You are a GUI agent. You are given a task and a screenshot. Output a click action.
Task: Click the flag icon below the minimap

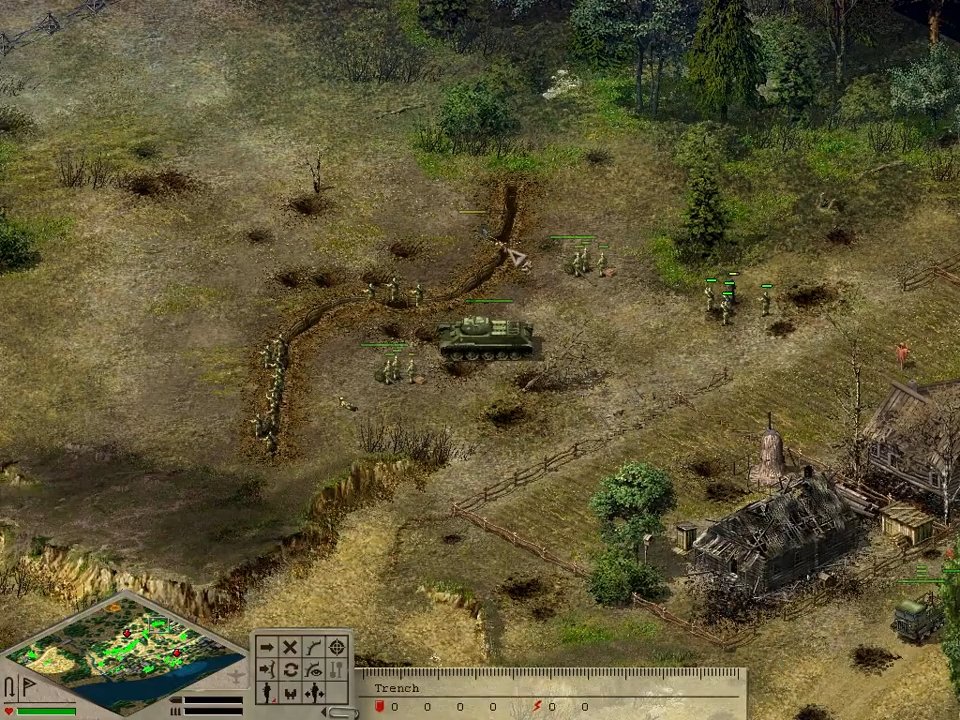tap(27, 686)
